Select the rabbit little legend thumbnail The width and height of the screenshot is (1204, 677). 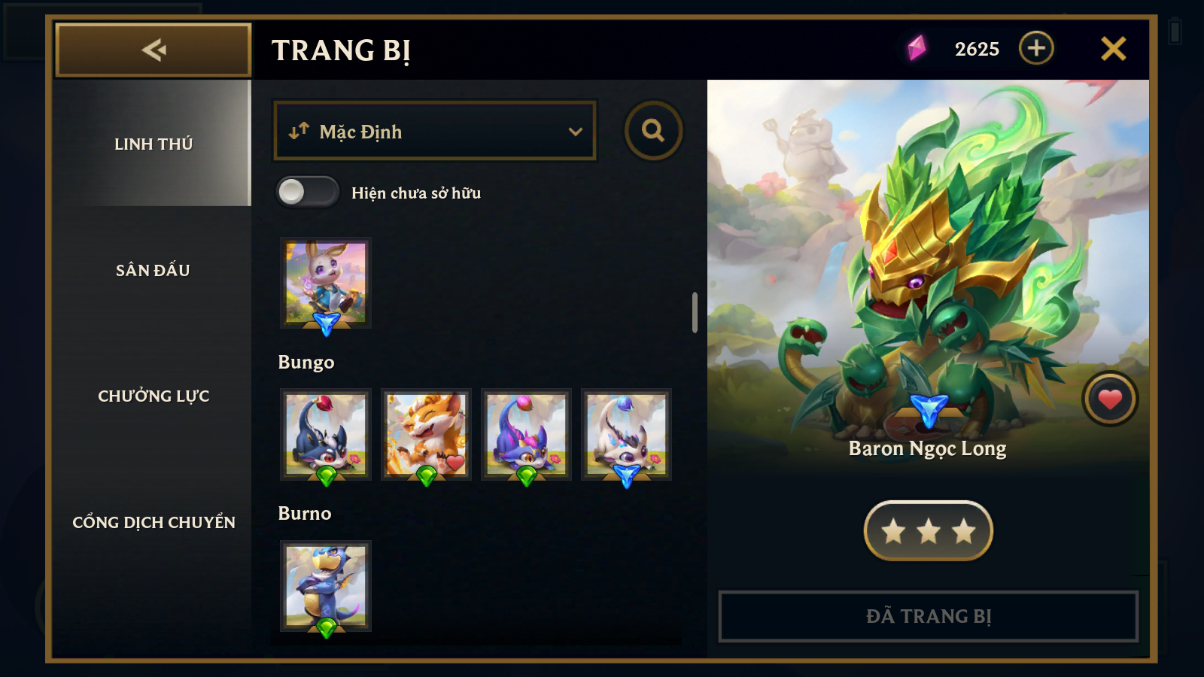coord(326,283)
